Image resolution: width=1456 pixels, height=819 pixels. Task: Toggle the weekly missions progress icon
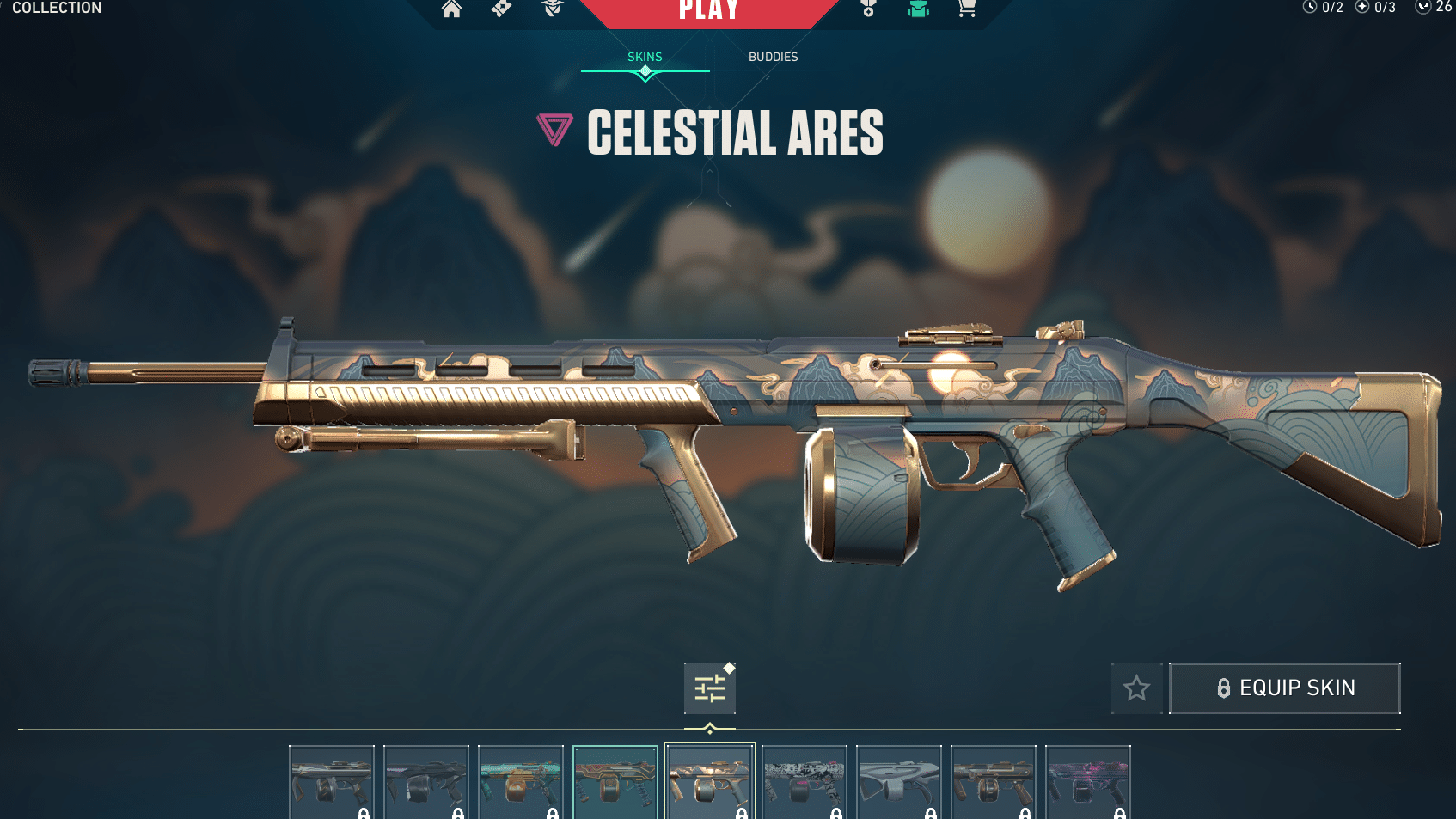(1361, 8)
